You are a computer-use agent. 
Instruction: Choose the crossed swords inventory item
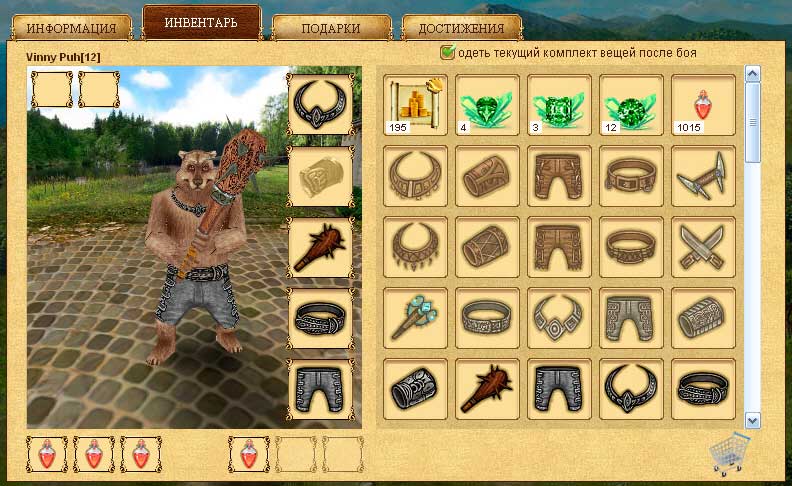pyautogui.click(x=703, y=247)
